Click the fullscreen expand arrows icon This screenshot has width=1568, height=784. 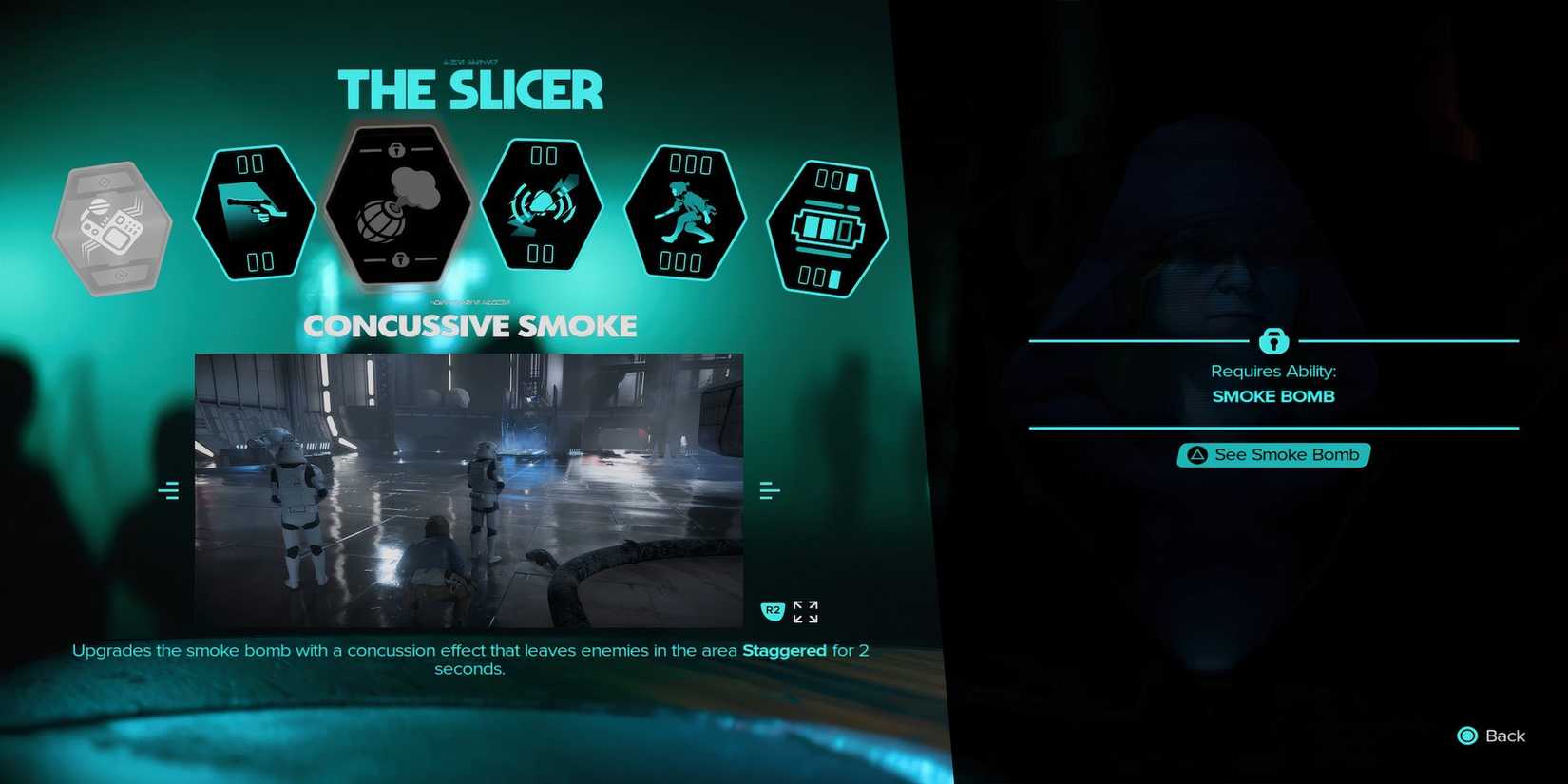pos(805,611)
